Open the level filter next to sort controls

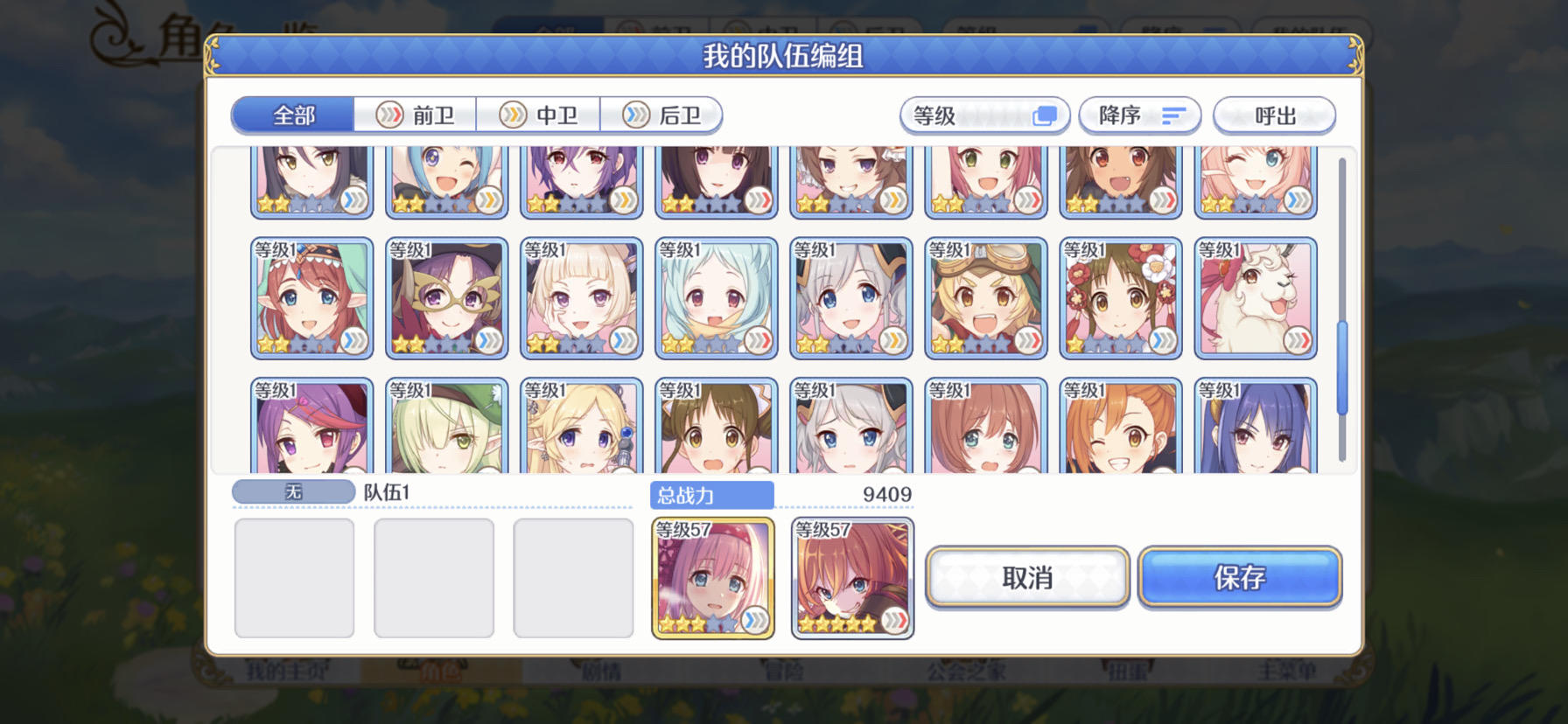point(984,115)
